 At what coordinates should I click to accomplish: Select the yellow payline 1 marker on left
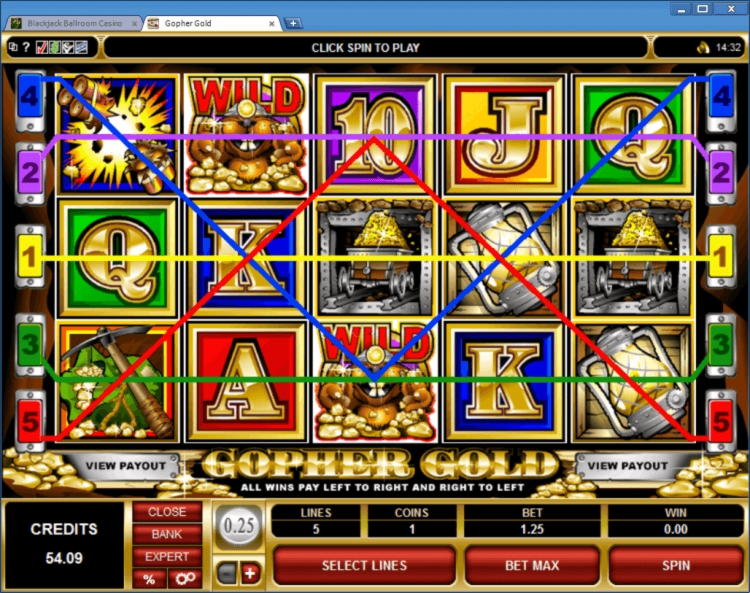click(x=29, y=257)
